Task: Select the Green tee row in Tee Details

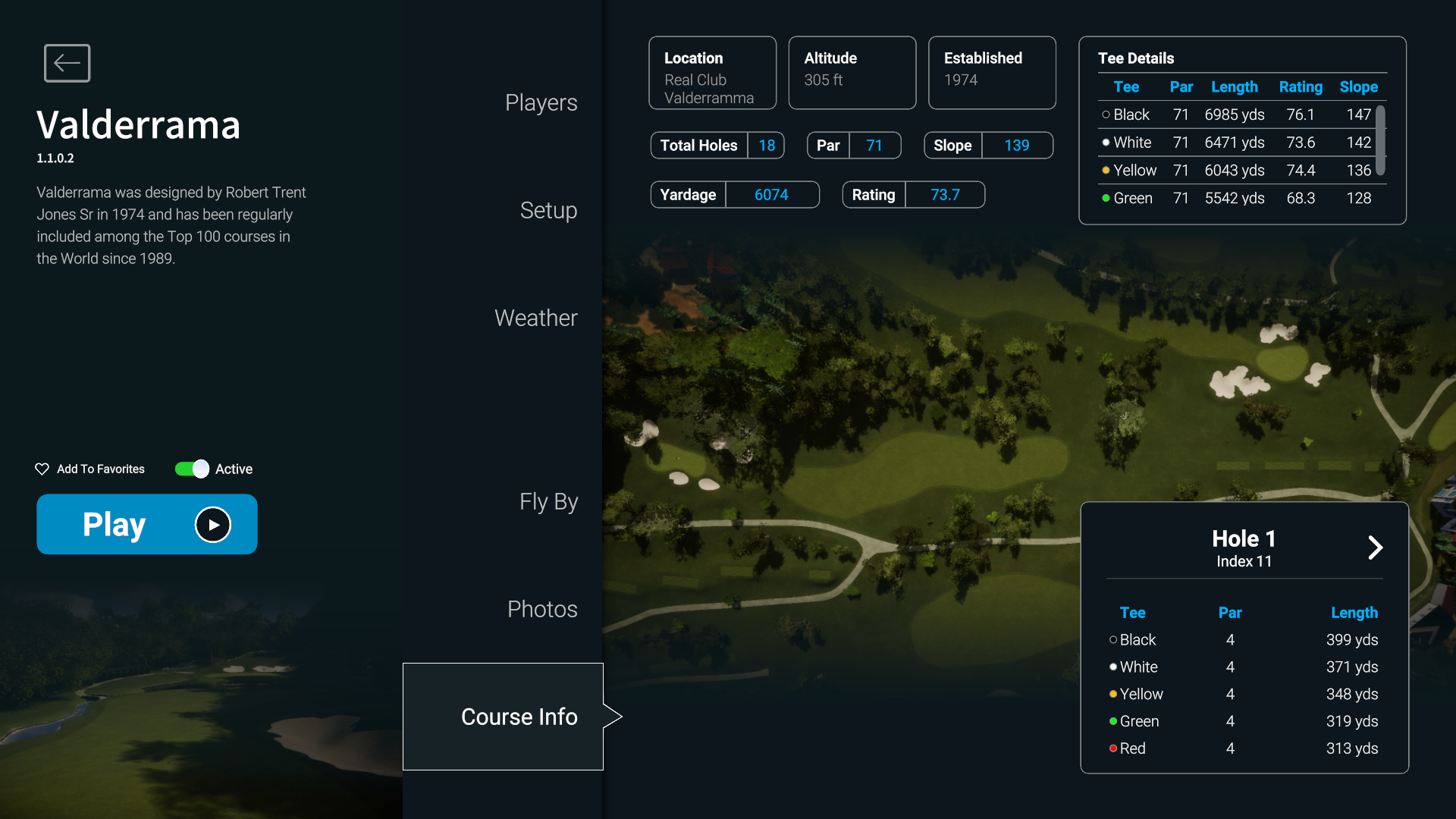Action: (1236, 199)
